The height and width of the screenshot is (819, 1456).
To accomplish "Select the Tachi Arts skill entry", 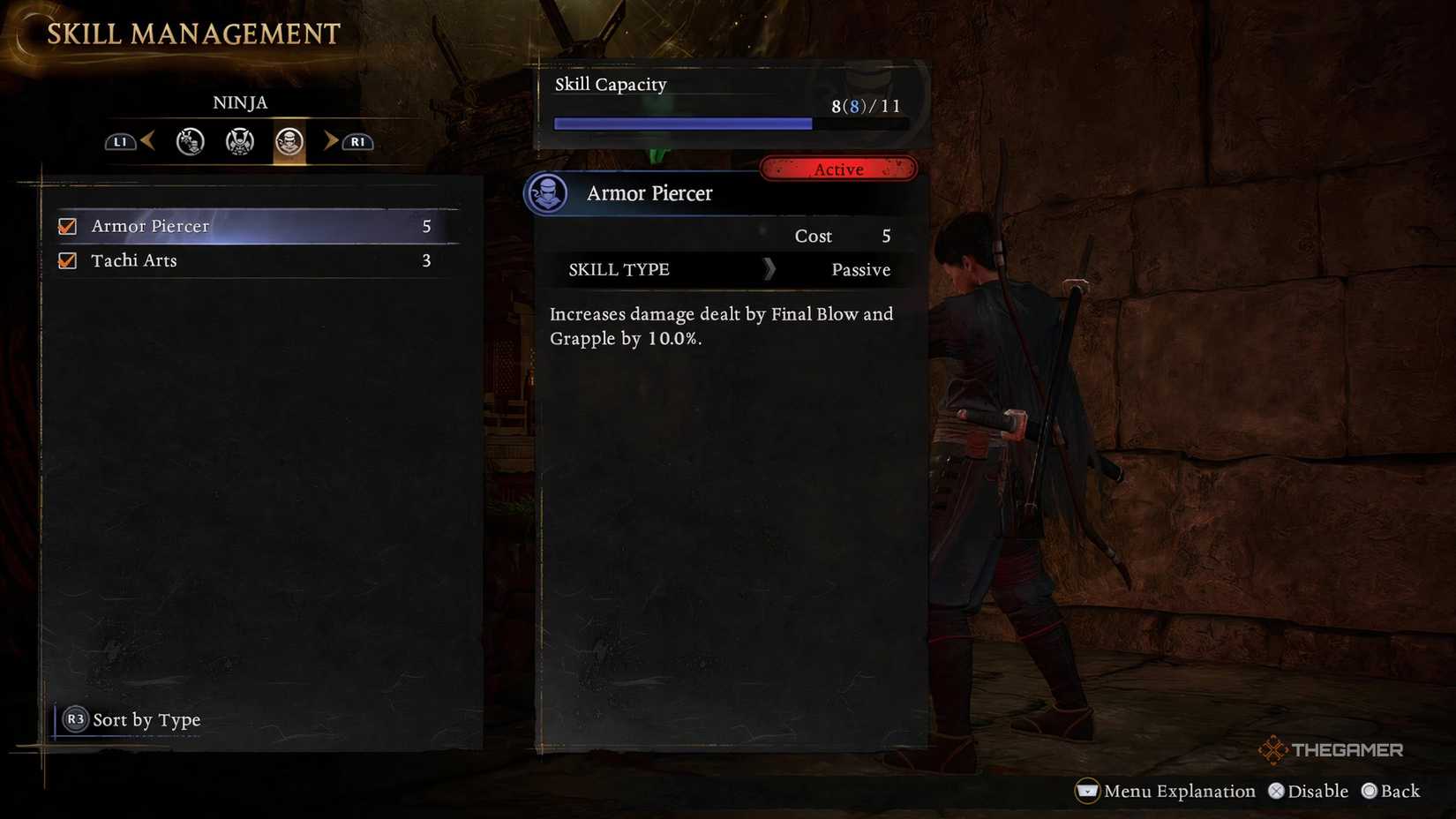I will click(221, 260).
